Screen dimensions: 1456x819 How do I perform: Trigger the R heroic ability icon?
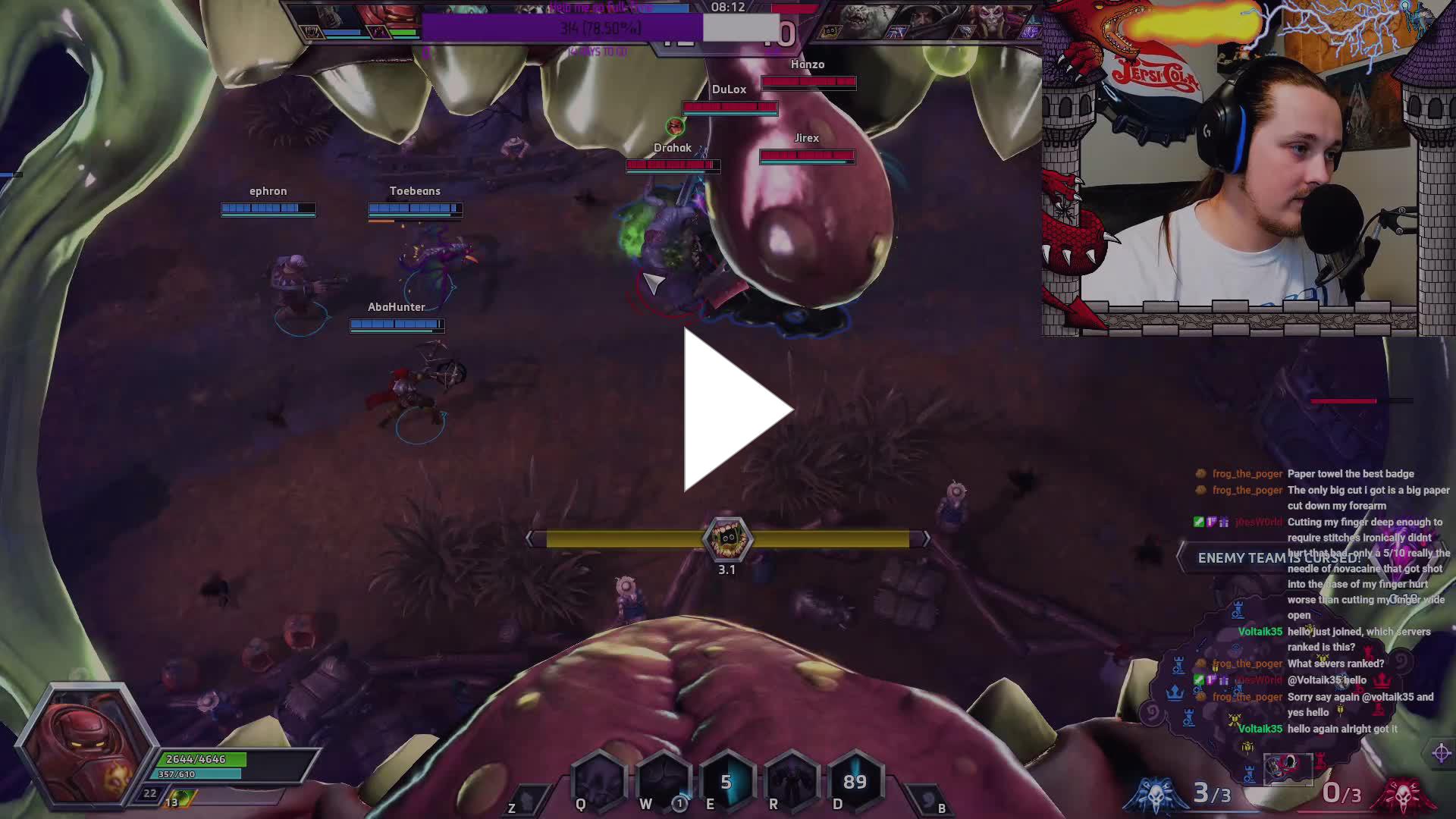(791, 780)
